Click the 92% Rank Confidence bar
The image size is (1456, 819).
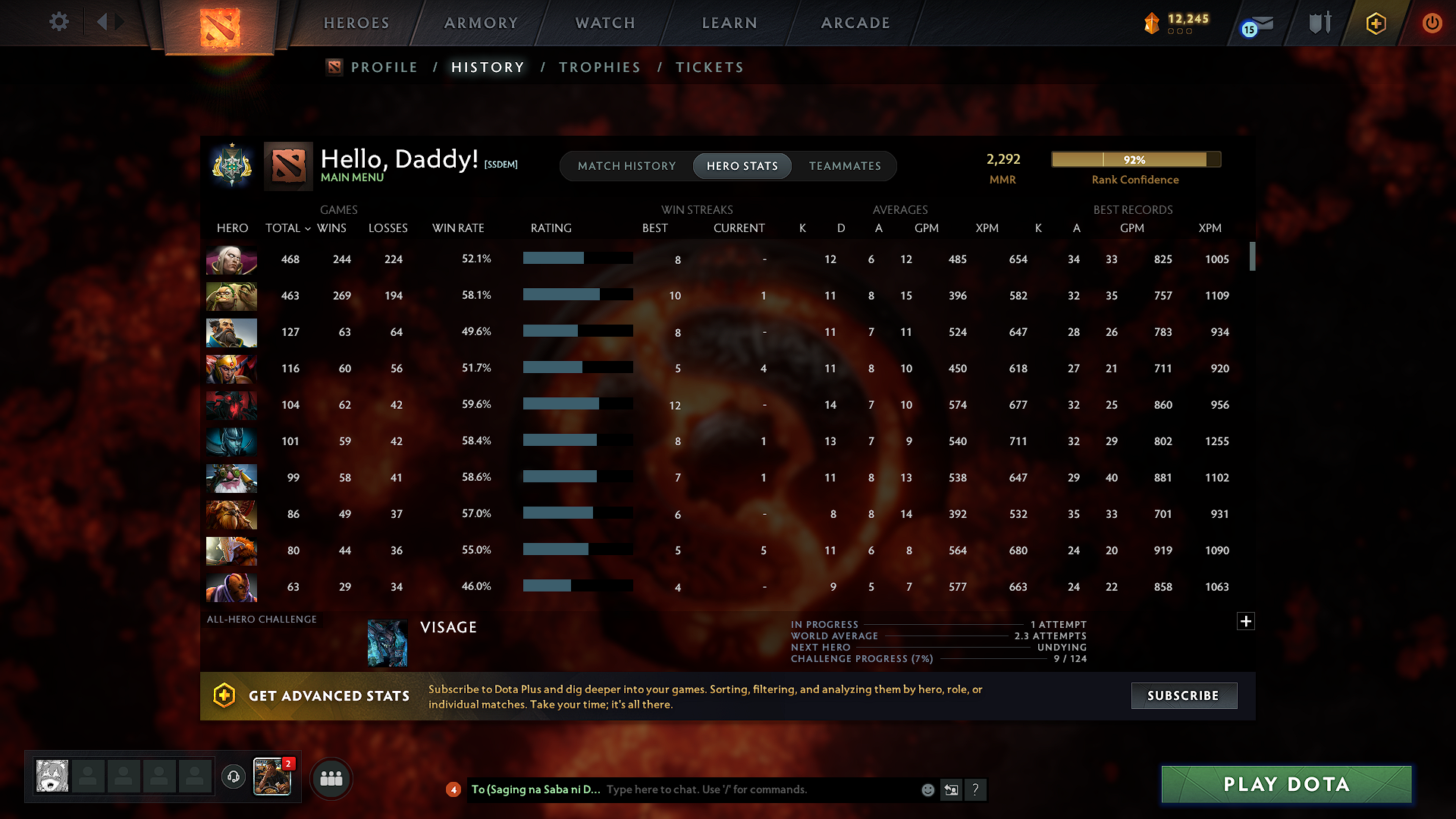coord(1135,159)
